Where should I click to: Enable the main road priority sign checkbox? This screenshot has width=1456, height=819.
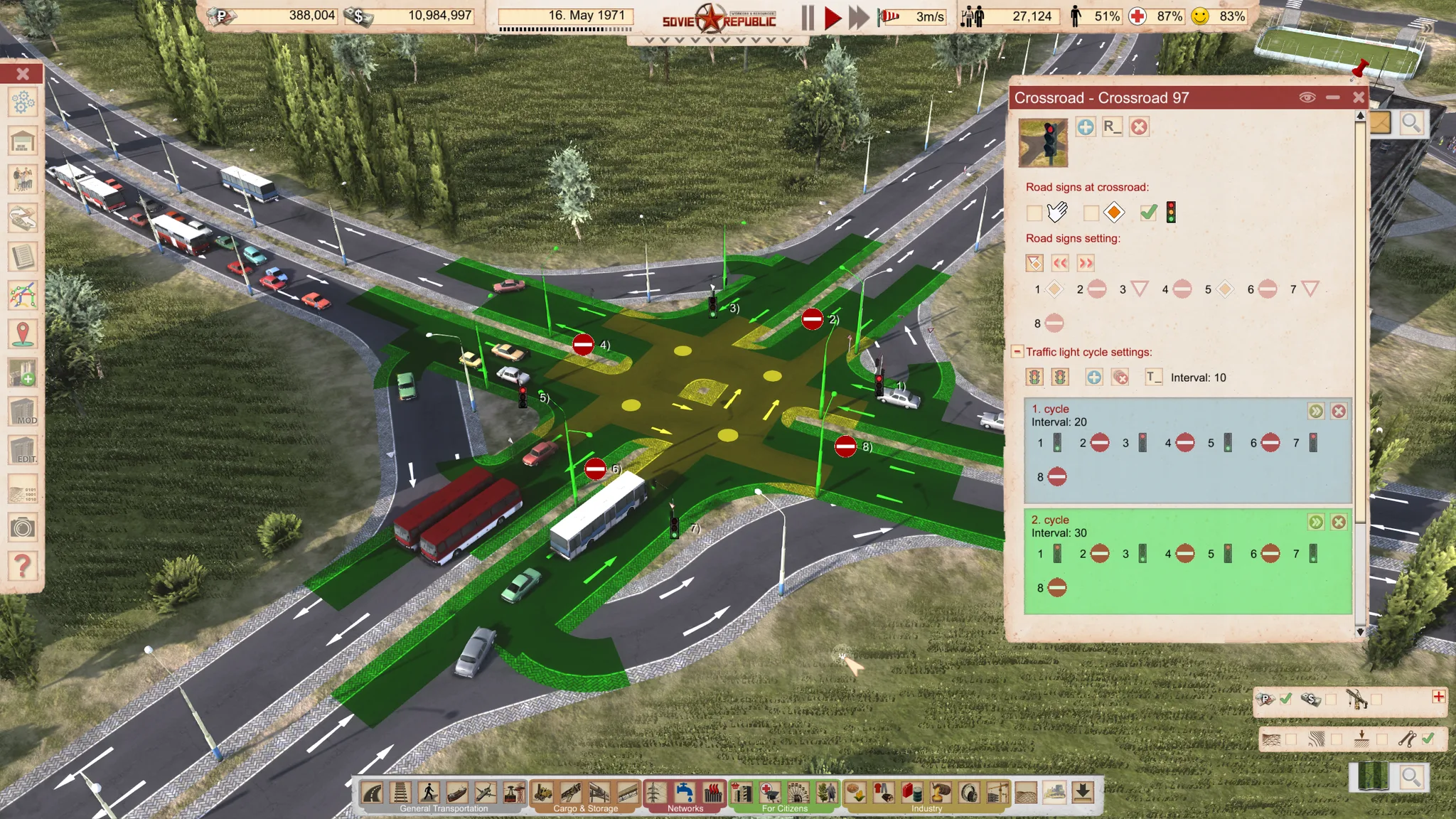pos(1091,213)
